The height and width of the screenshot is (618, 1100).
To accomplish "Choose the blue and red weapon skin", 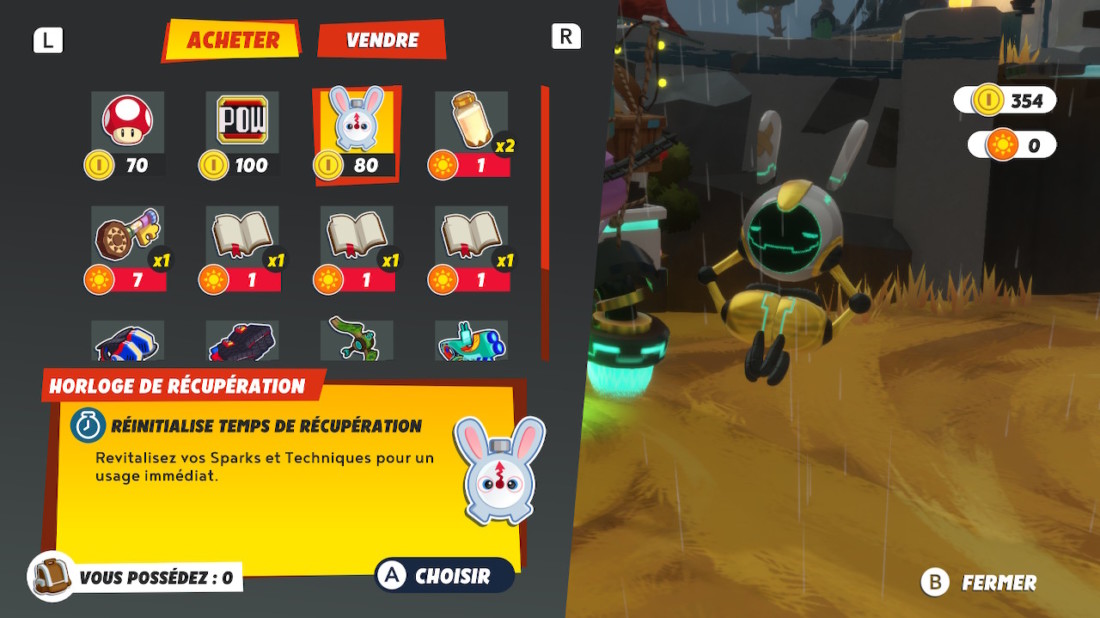I will (x=127, y=343).
